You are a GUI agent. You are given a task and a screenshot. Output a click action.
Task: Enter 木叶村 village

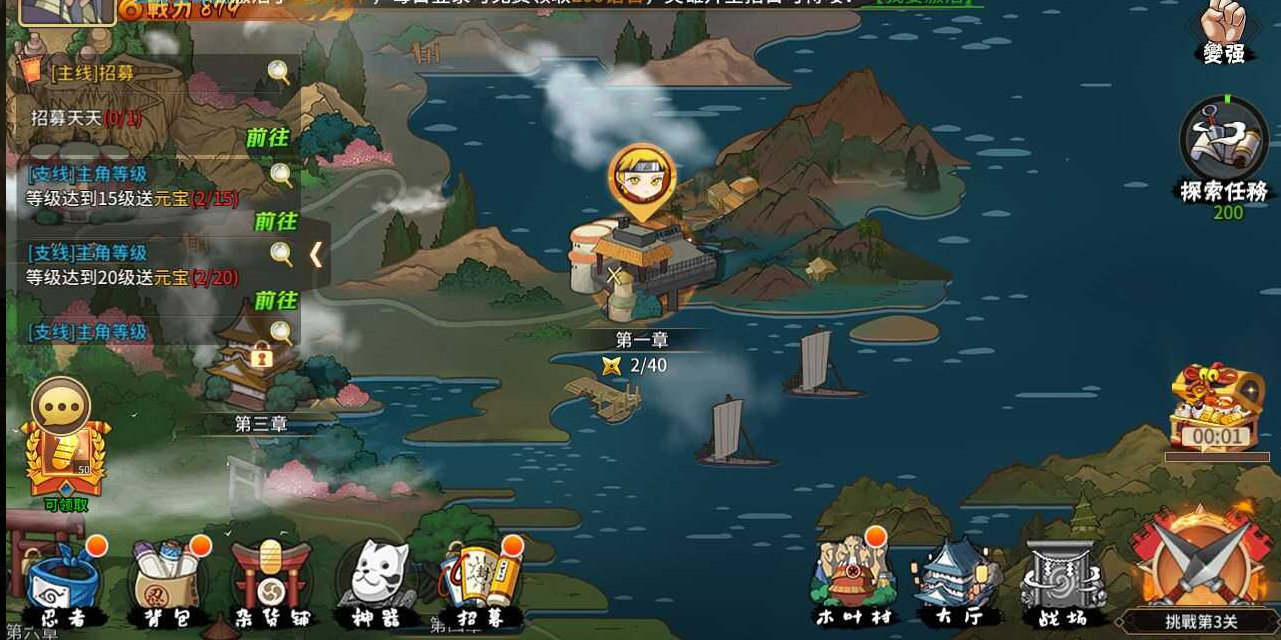(x=852, y=580)
